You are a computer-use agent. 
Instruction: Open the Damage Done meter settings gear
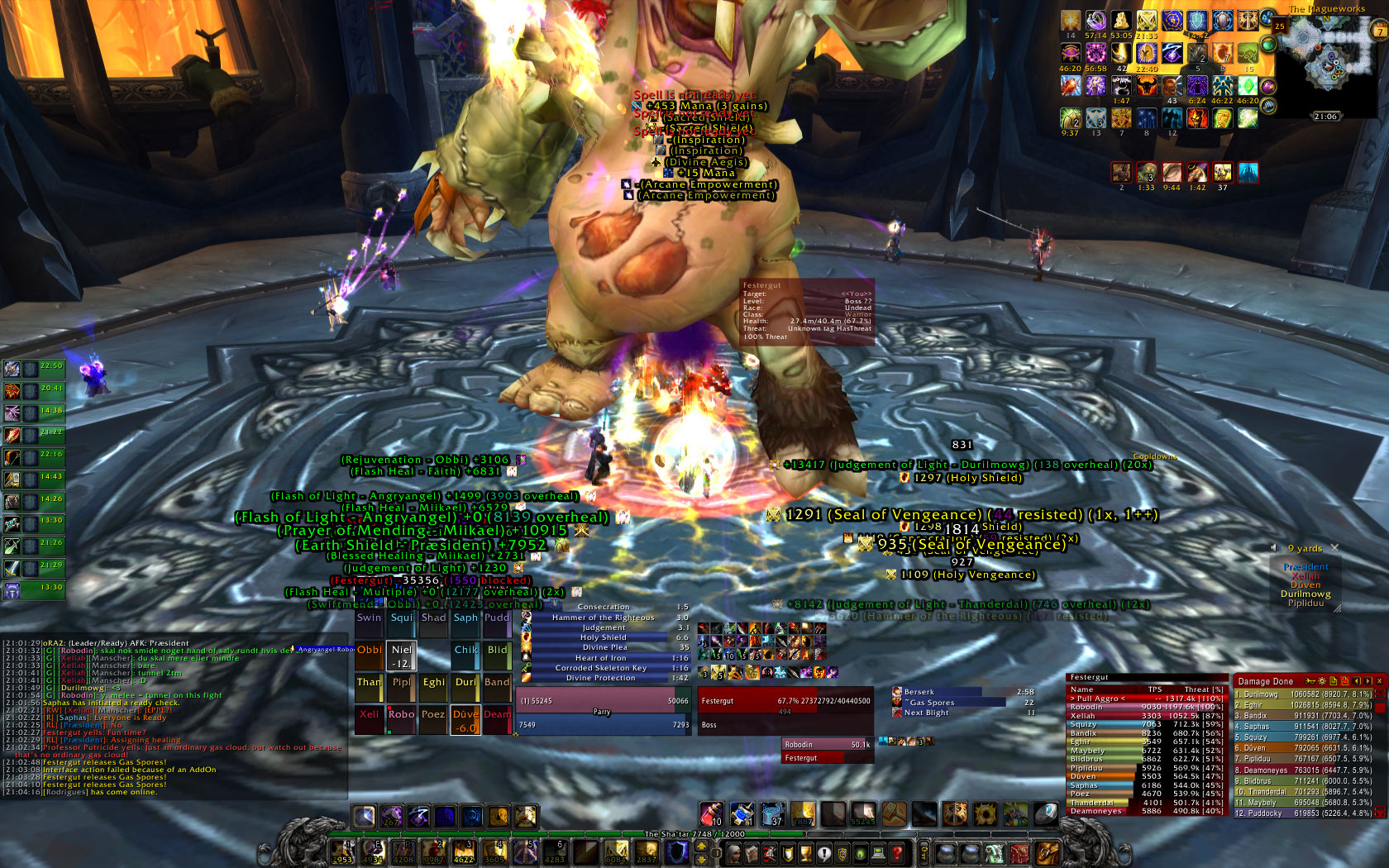(x=1322, y=681)
